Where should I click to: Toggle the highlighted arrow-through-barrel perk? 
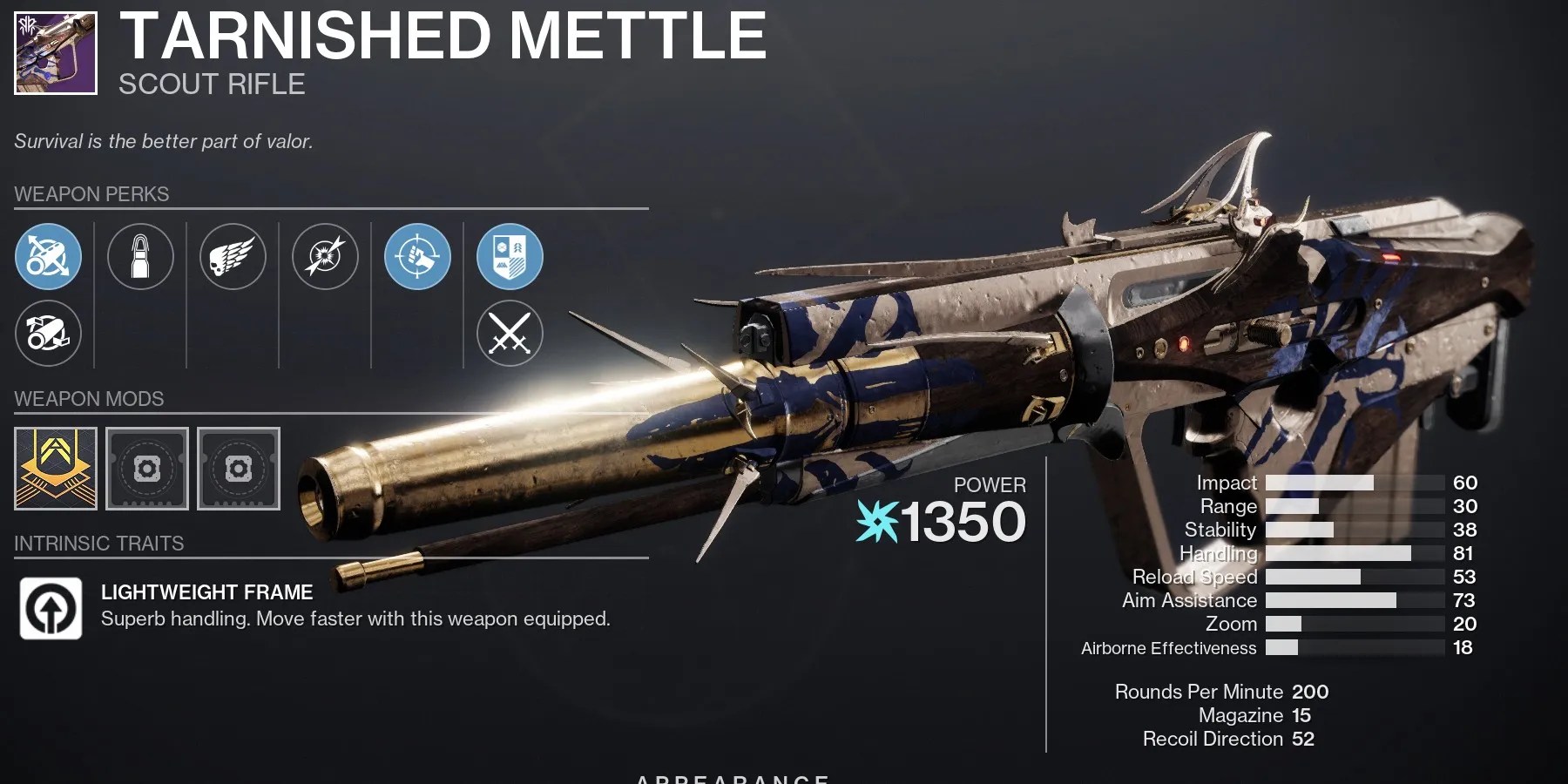tap(48, 257)
